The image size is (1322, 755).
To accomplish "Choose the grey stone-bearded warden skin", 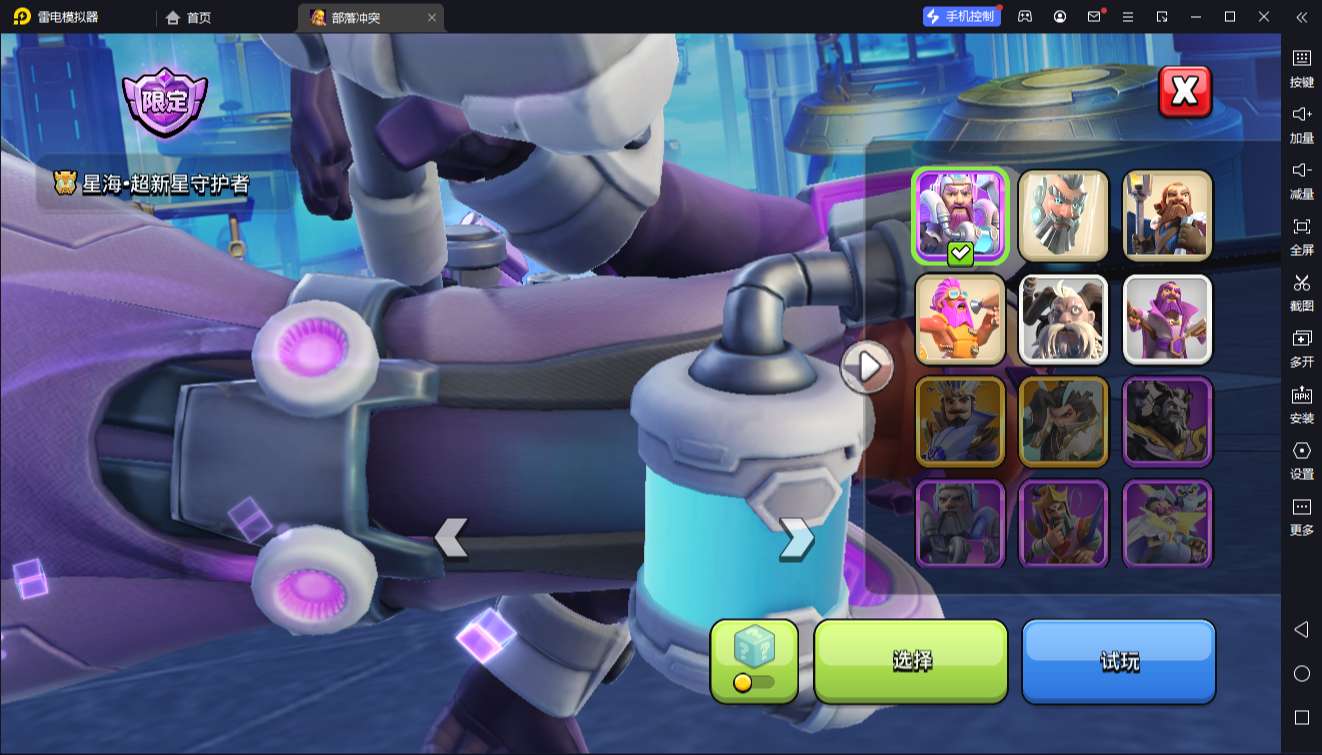I will point(1063,216).
